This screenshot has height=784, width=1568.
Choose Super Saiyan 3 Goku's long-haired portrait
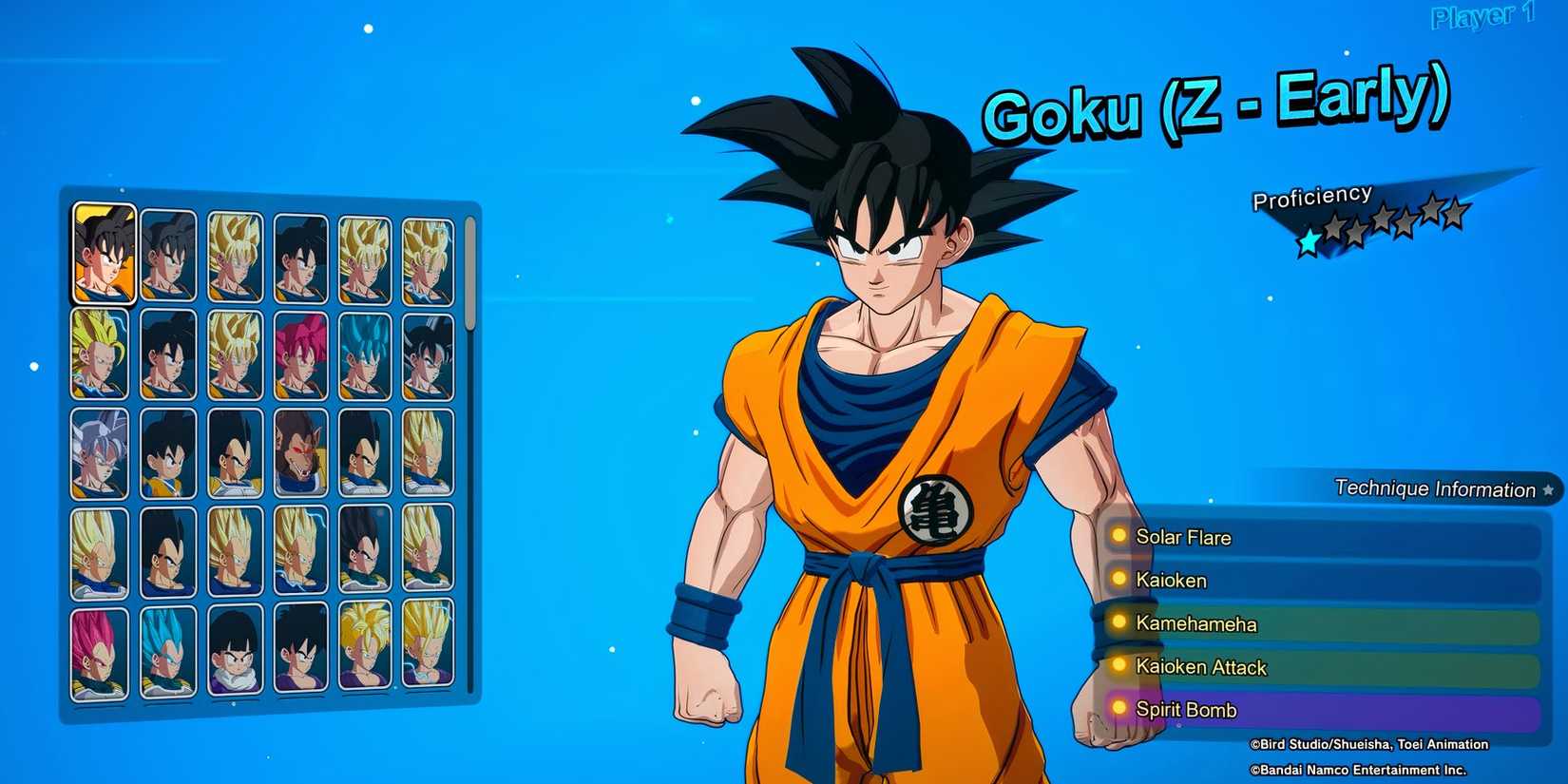pyautogui.click(x=99, y=354)
